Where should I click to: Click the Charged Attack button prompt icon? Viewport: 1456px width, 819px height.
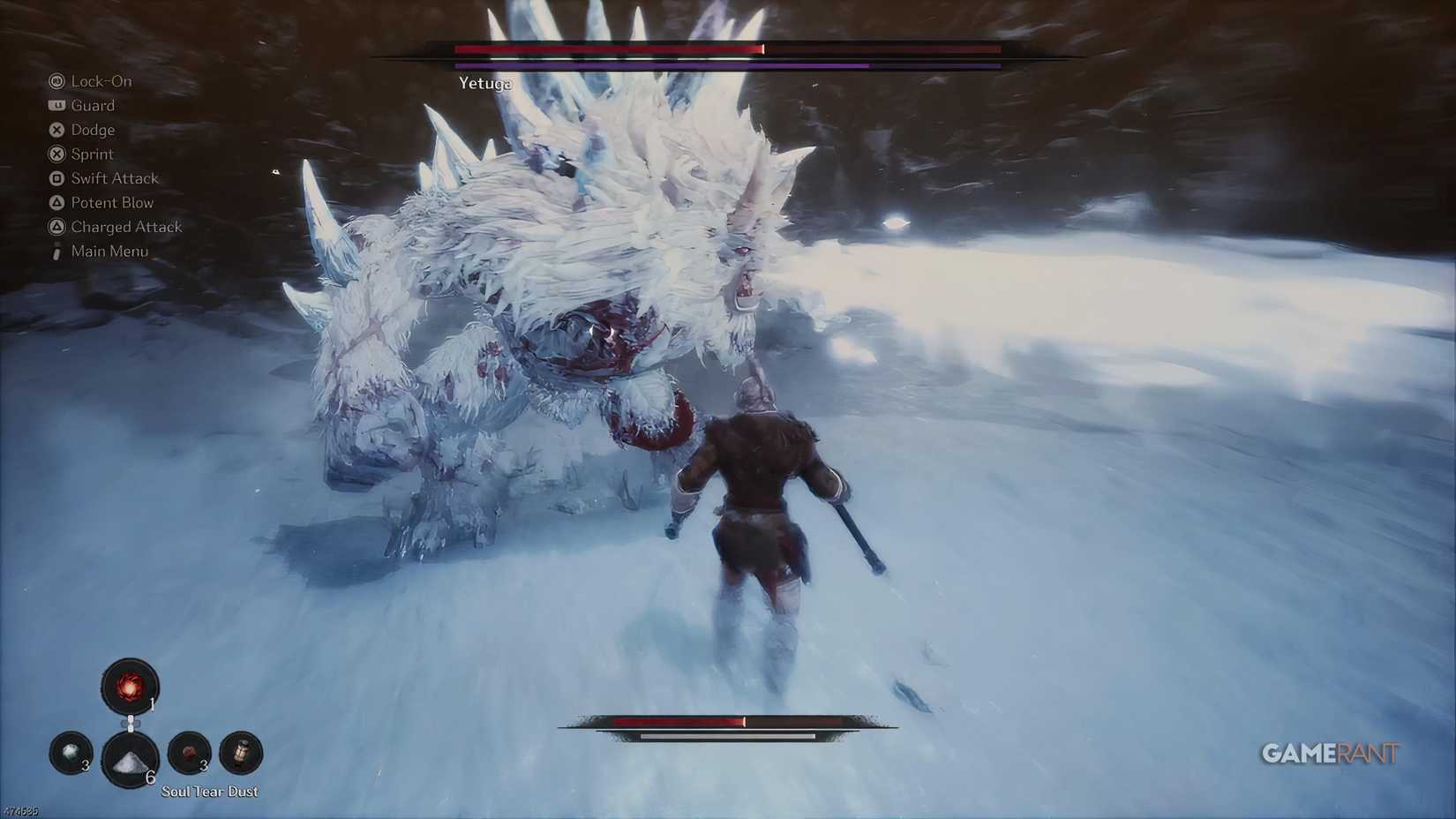coord(56,227)
